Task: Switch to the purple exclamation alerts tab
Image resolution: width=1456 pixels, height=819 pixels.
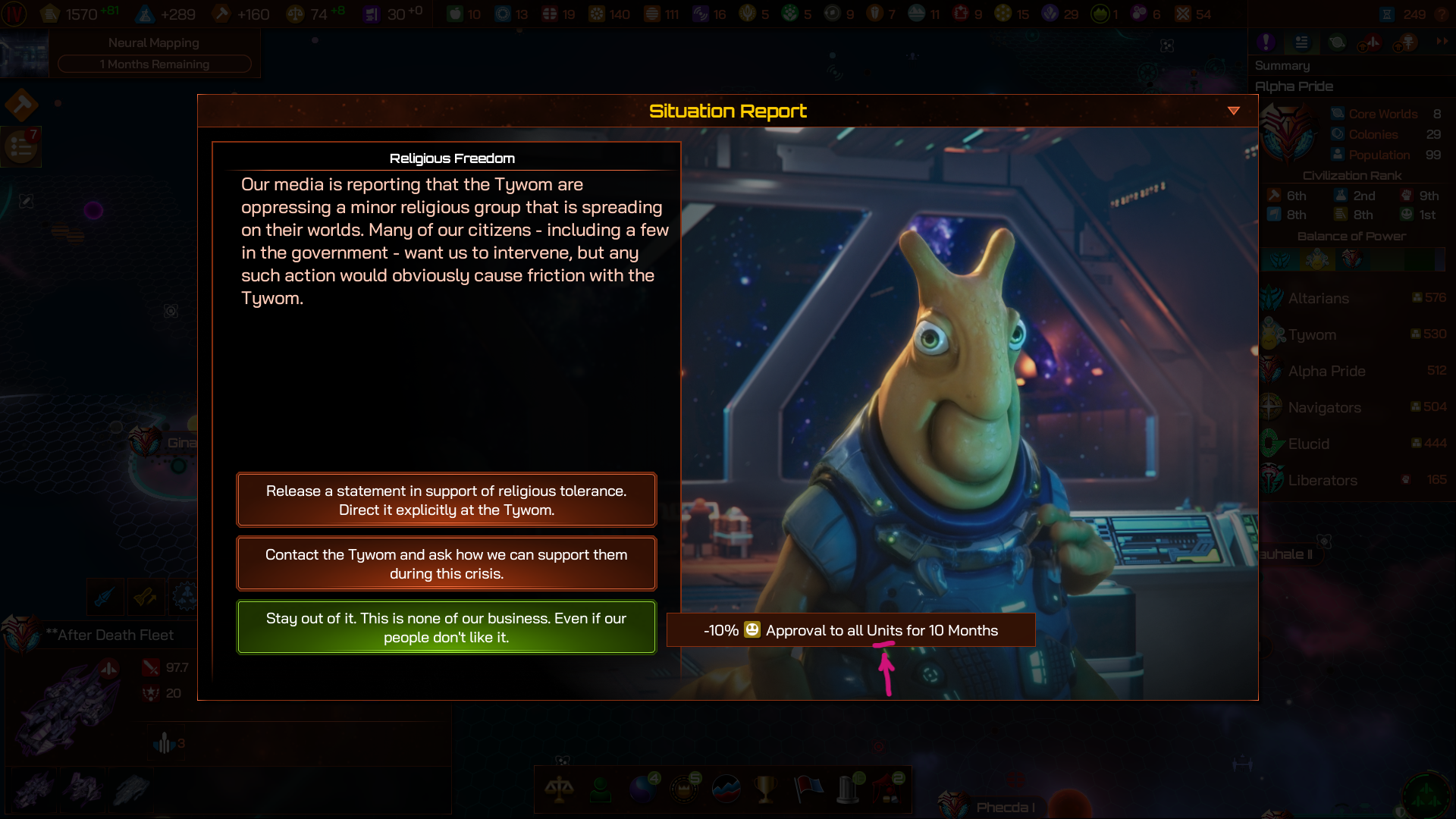Action: click(x=1266, y=42)
